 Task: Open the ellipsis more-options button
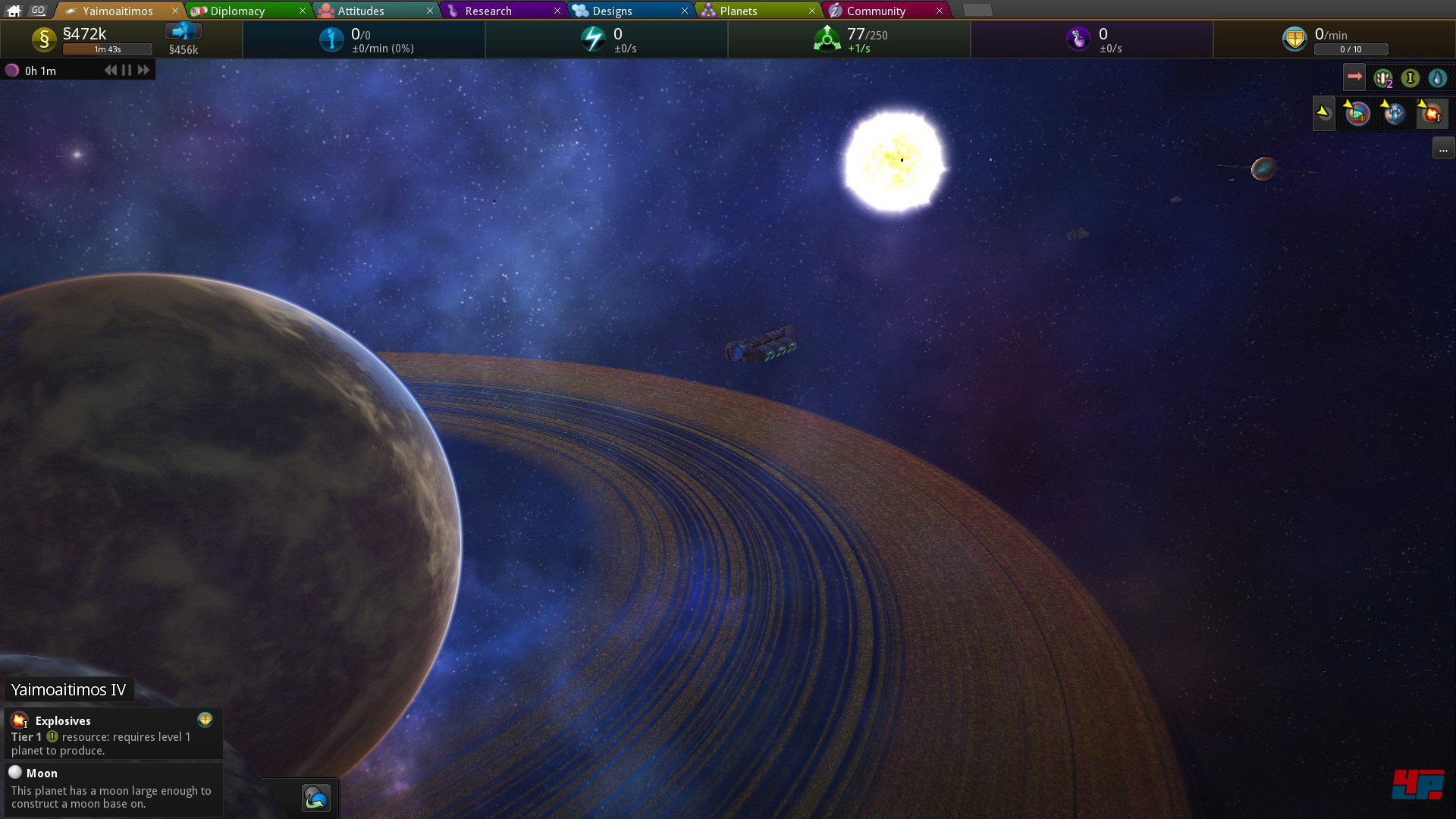click(x=1443, y=149)
